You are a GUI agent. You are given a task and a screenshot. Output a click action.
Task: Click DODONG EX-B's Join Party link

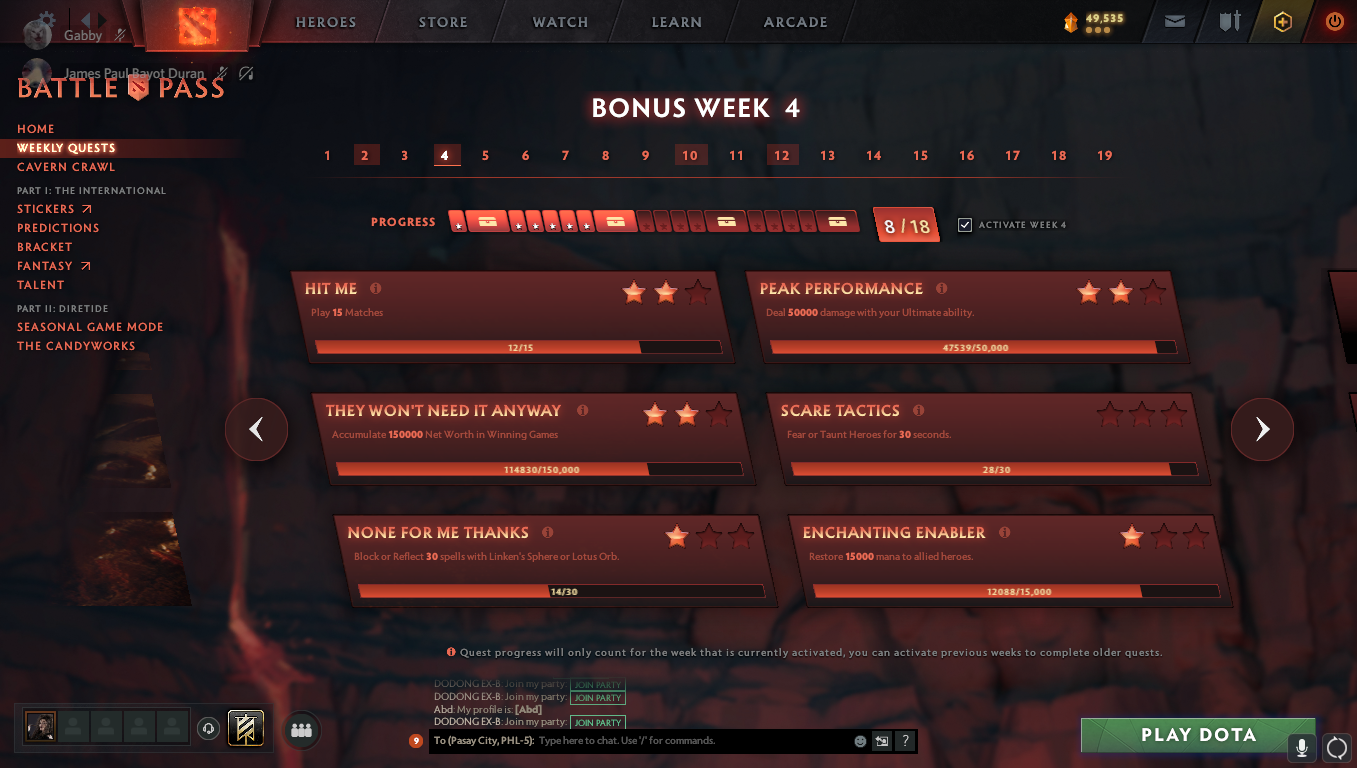pos(597,722)
